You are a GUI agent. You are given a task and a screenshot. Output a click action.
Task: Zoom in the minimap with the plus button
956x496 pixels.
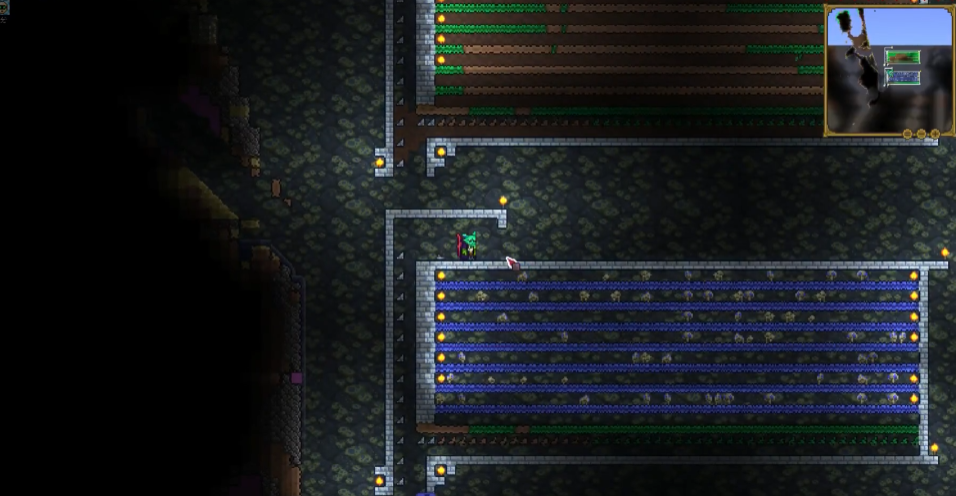[x=935, y=133]
